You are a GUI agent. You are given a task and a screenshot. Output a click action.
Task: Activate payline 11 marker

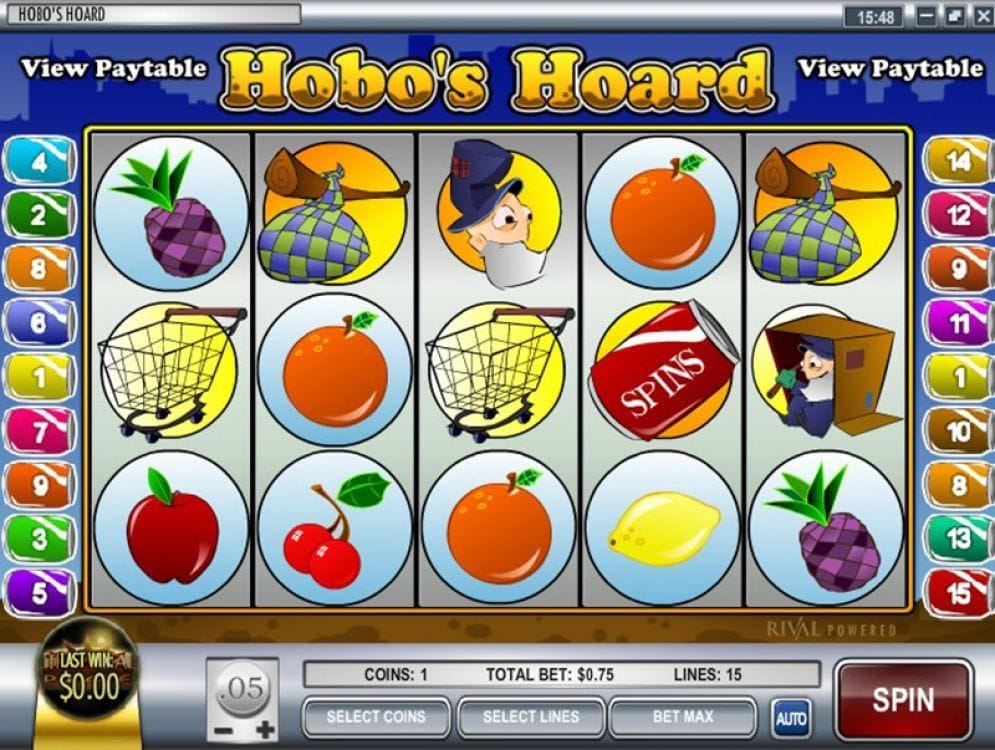tap(958, 322)
